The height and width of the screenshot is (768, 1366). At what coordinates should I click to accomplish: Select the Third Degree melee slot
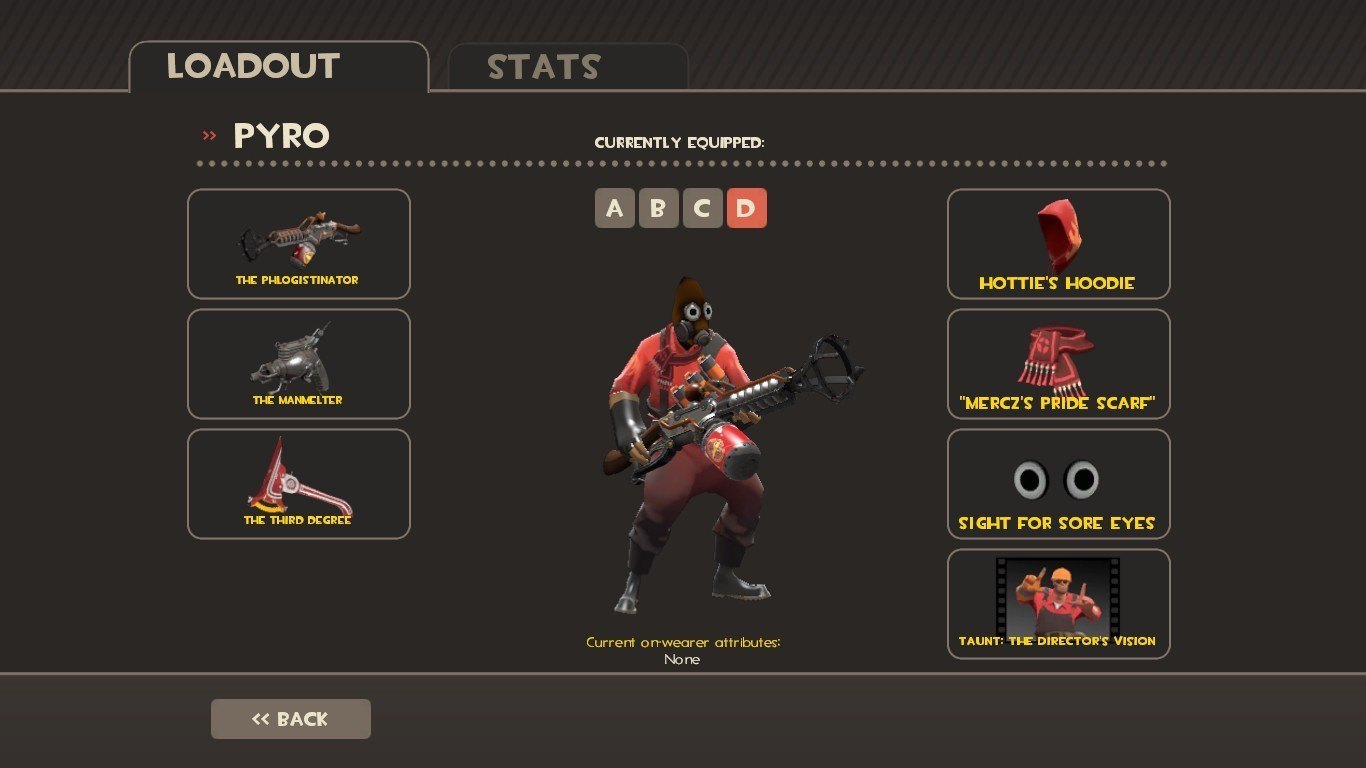click(298, 484)
